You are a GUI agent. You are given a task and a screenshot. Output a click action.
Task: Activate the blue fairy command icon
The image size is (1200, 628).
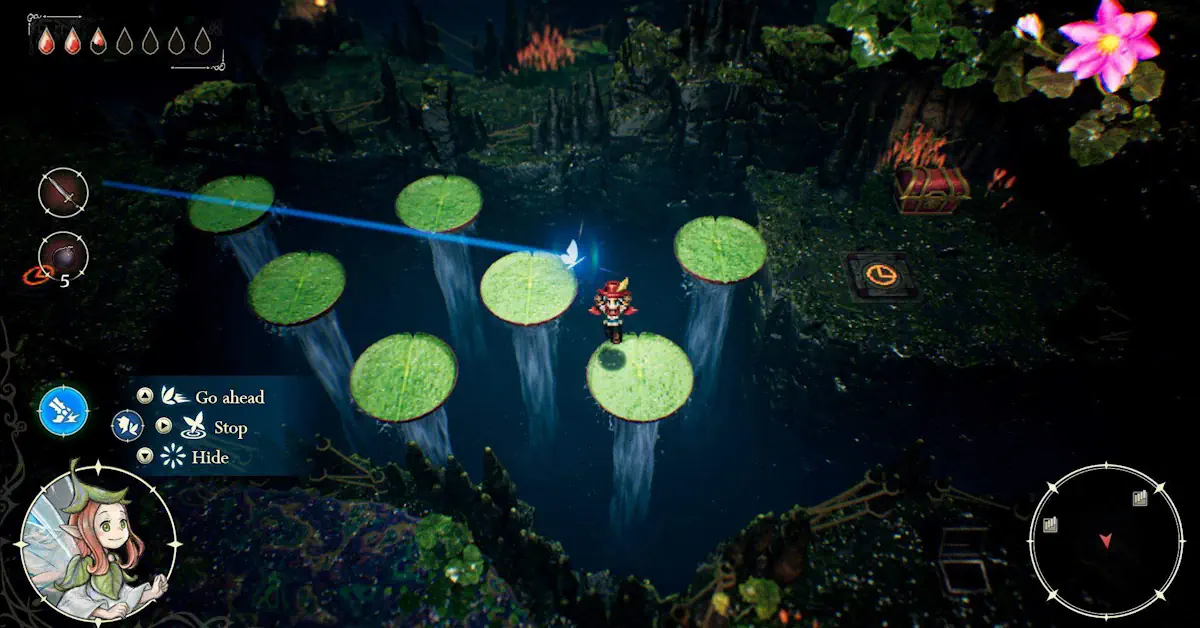point(64,410)
